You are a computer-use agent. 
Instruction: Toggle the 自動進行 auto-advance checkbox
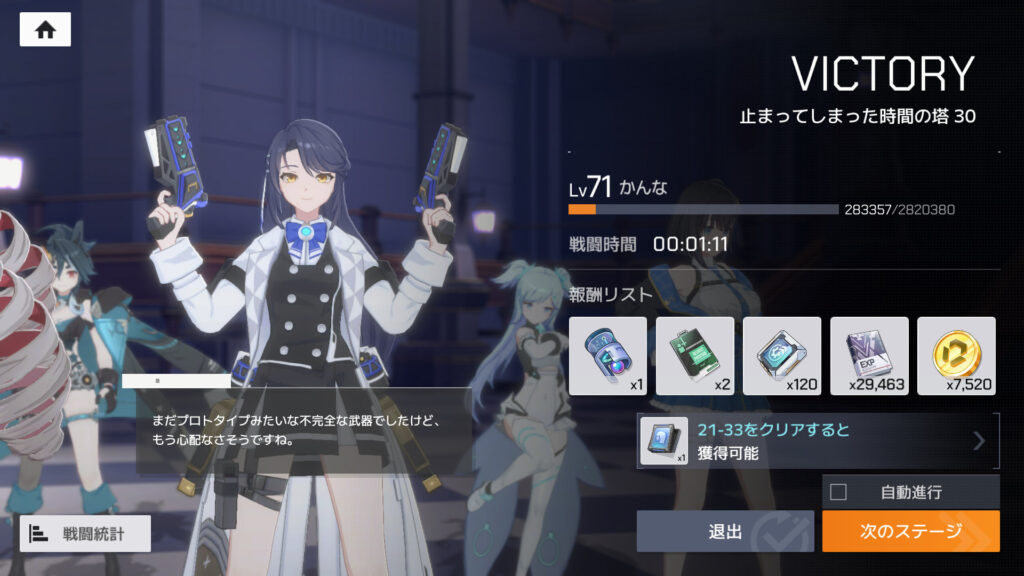coord(839,492)
